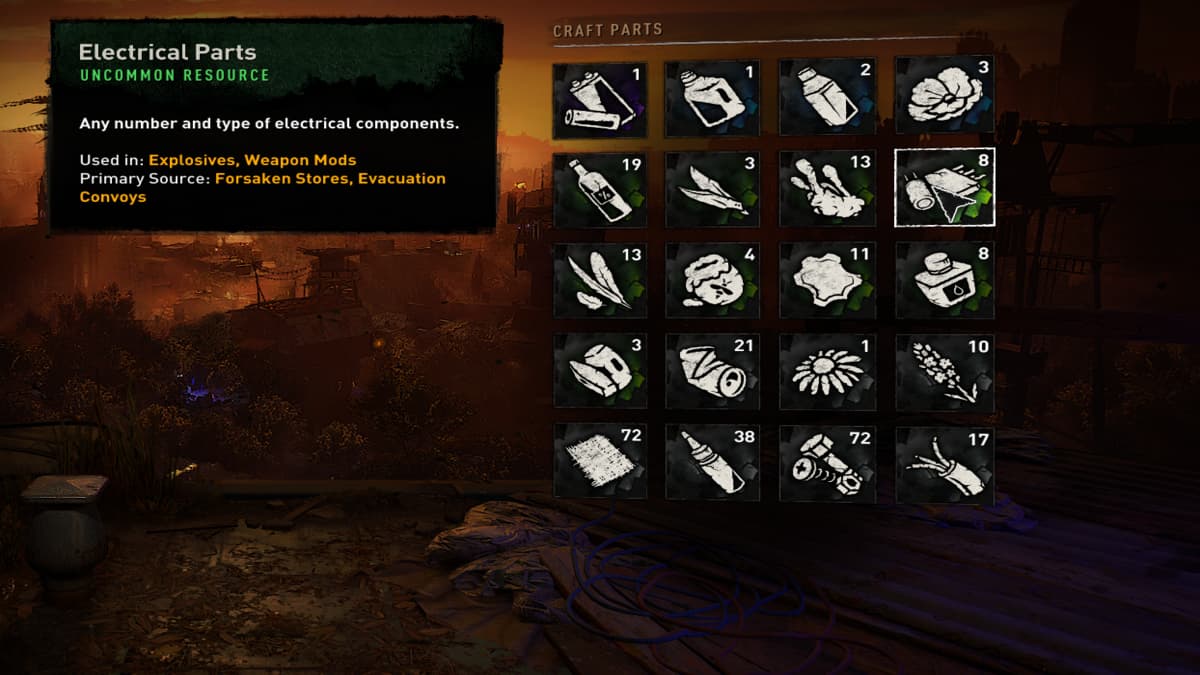Screen dimensions: 1200x675
Task: Select the batteries craft part slot
Action: tap(600, 99)
